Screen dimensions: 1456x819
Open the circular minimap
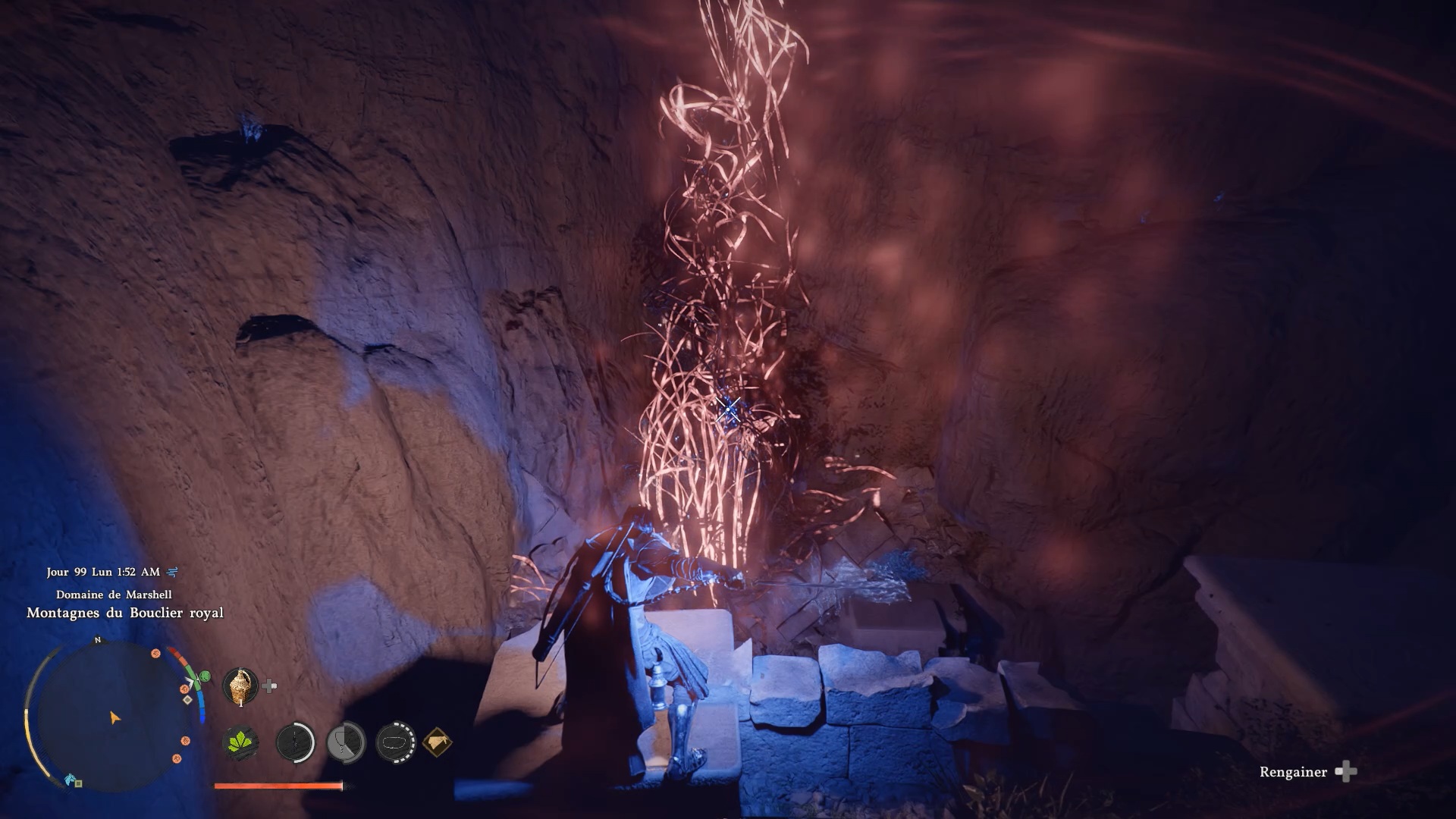tap(114, 717)
